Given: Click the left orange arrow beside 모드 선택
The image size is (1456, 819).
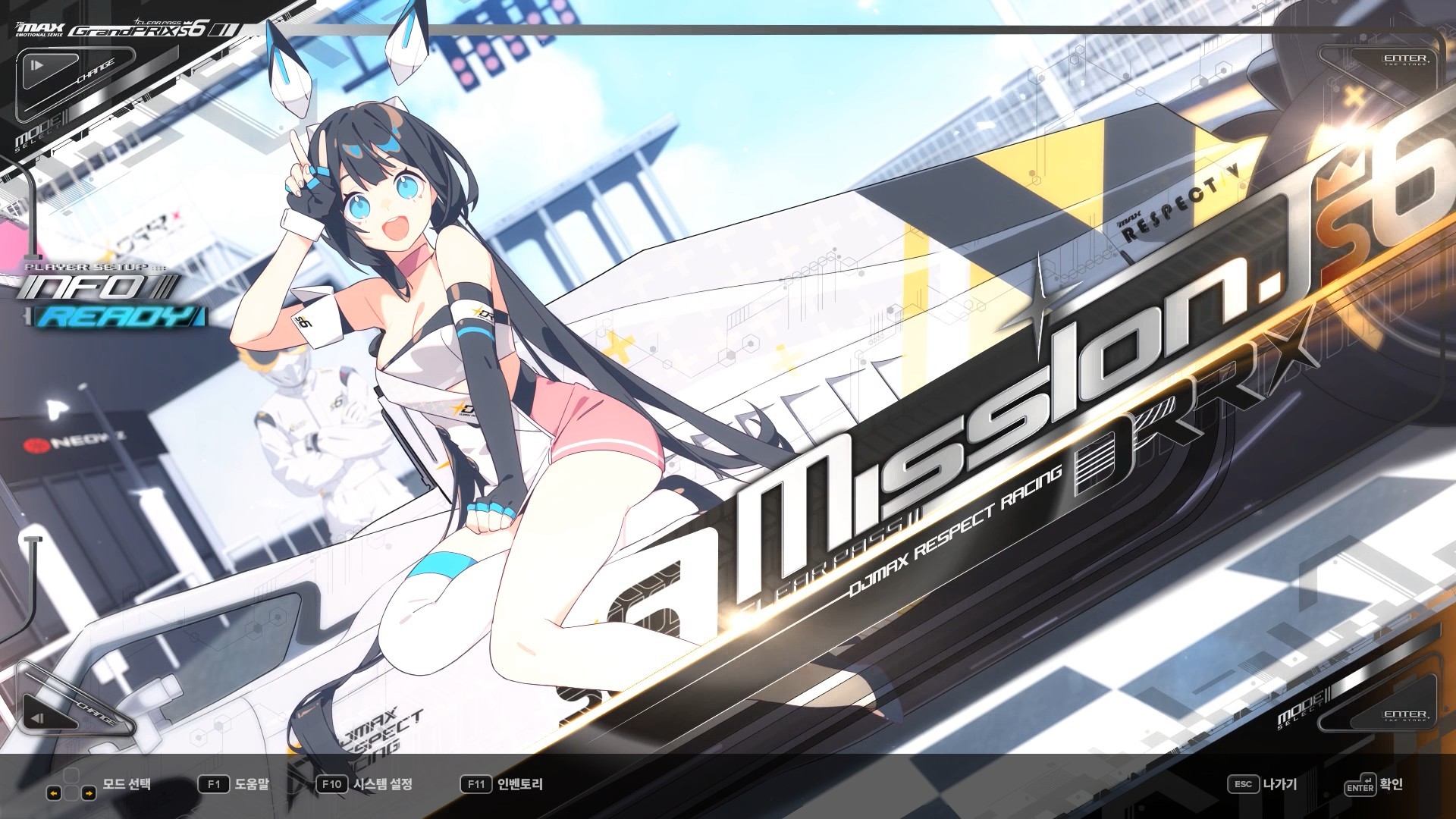Looking at the screenshot, I should (54, 793).
